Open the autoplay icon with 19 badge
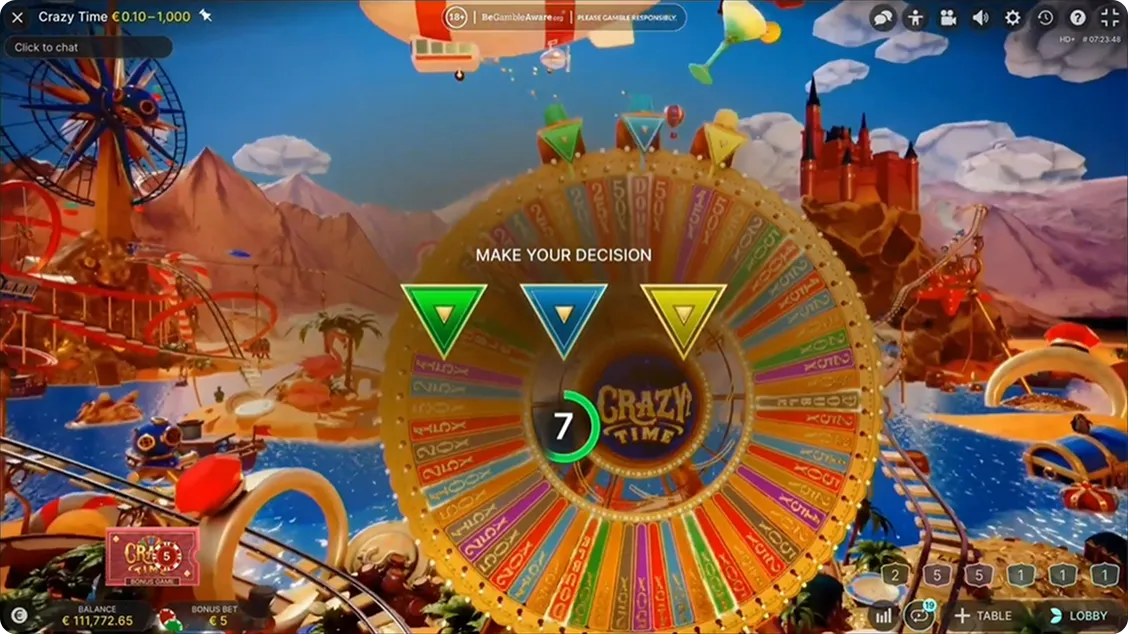1128x634 pixels. [917, 616]
